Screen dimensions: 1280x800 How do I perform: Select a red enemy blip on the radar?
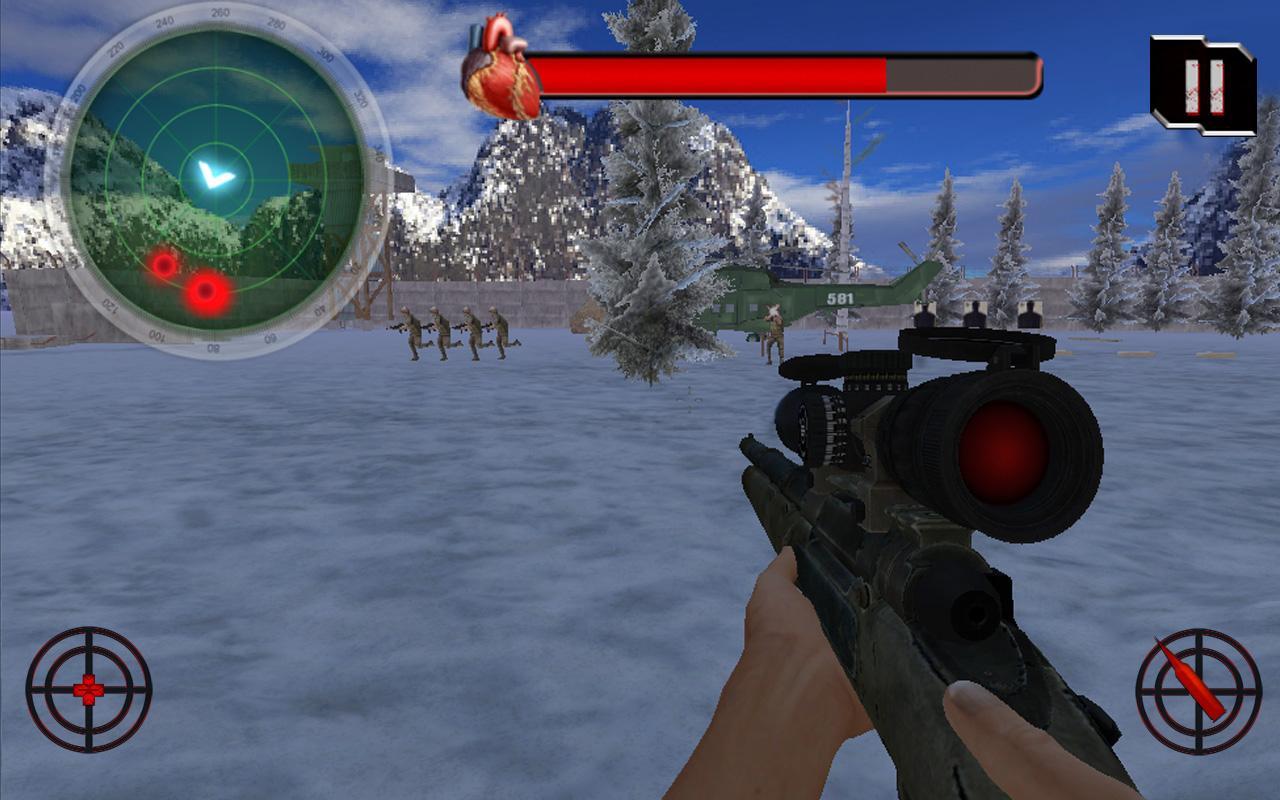(x=206, y=292)
